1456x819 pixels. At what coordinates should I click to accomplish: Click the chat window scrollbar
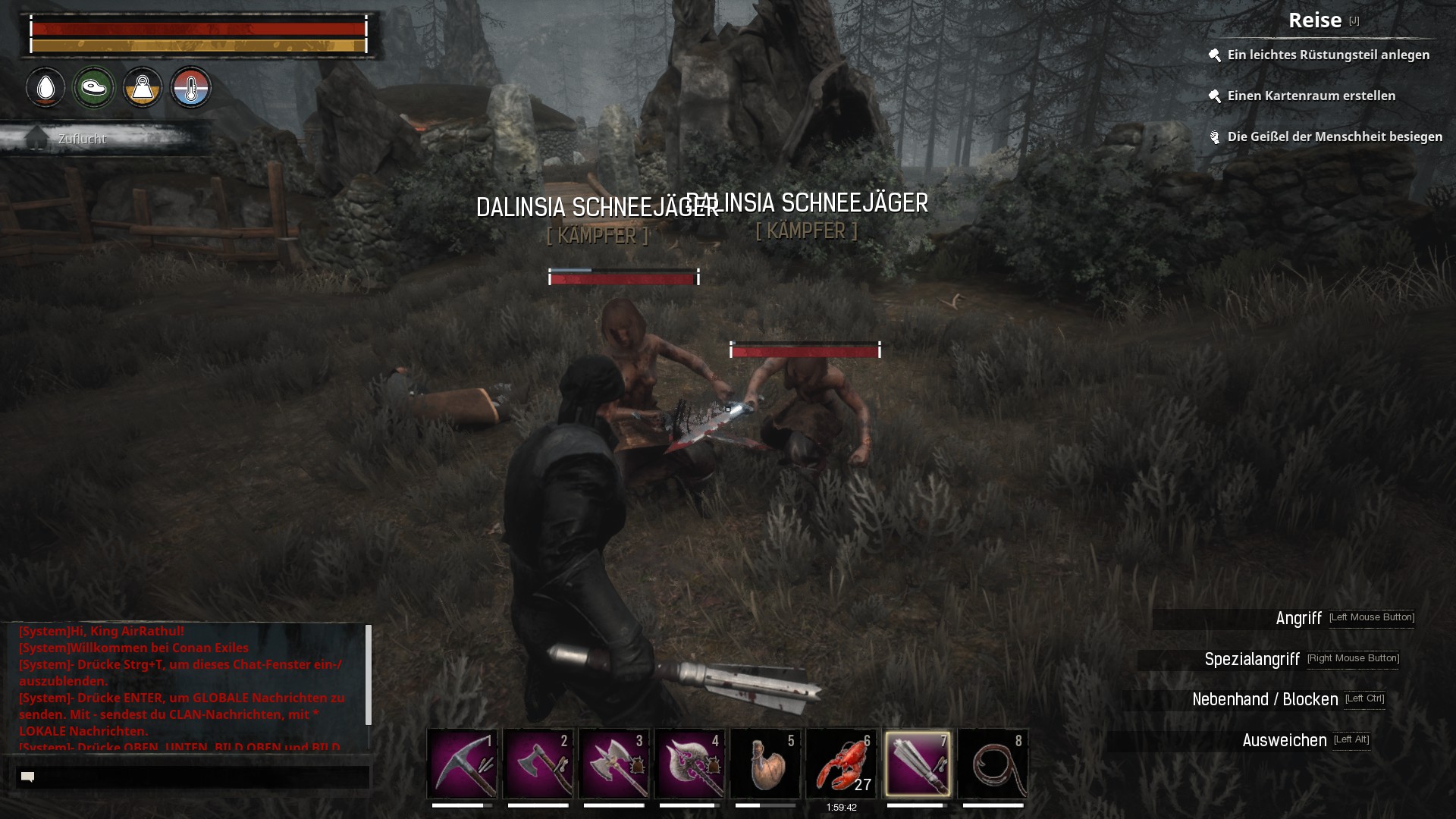[369, 675]
